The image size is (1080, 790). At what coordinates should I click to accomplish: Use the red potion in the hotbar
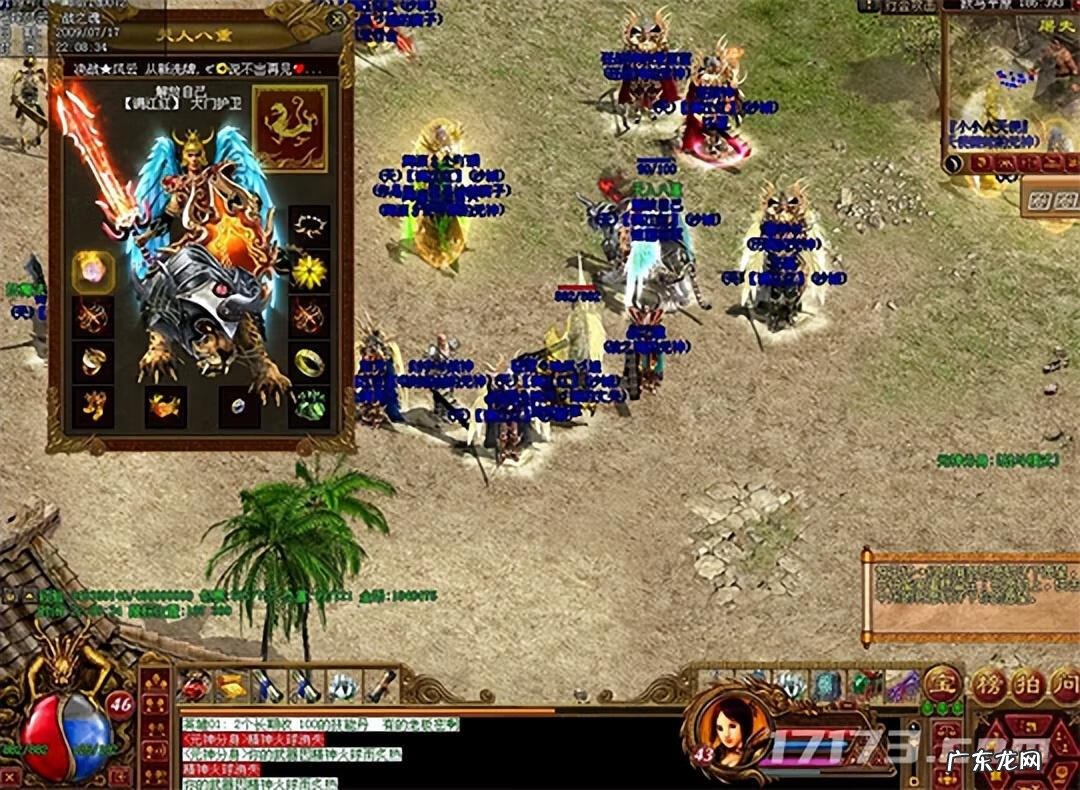pyautogui.click(x=195, y=686)
